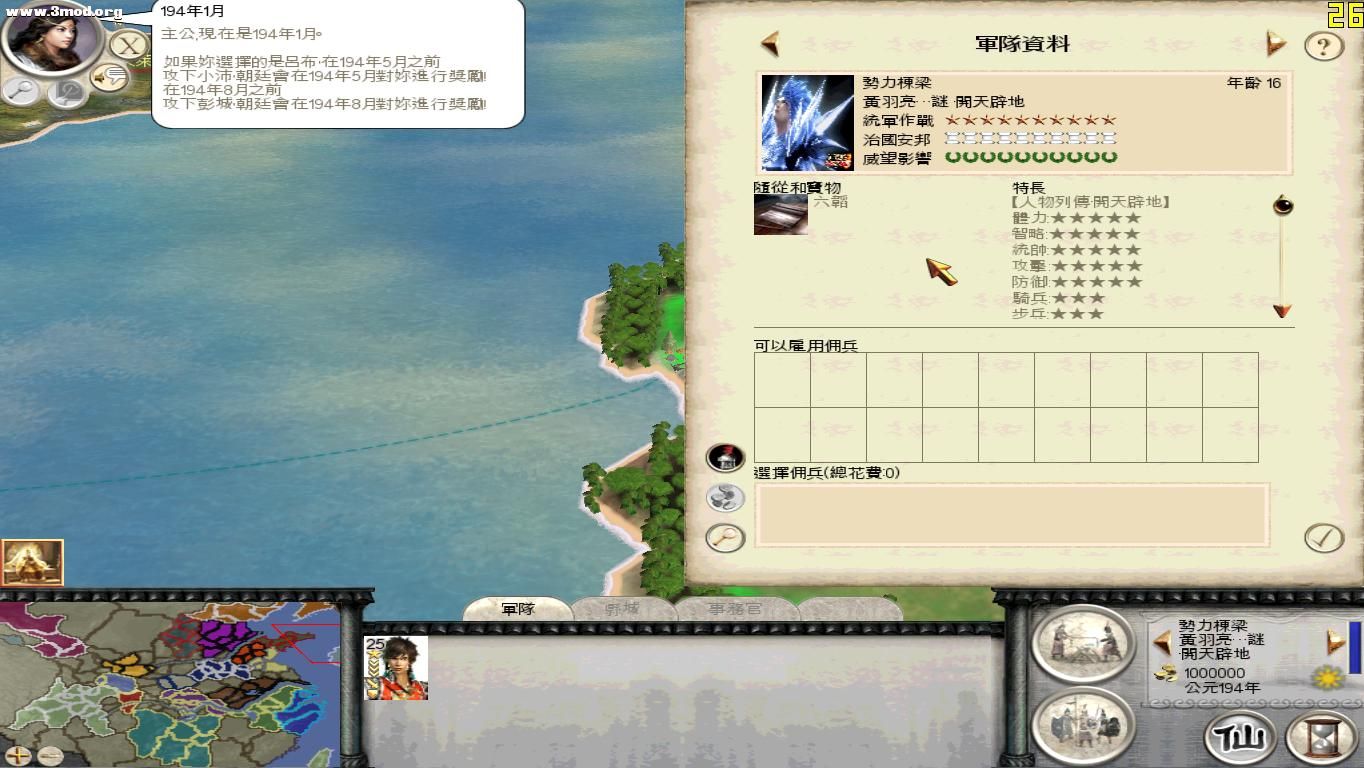Select the 軍隊 army tab
1364x768 pixels.
[519, 607]
